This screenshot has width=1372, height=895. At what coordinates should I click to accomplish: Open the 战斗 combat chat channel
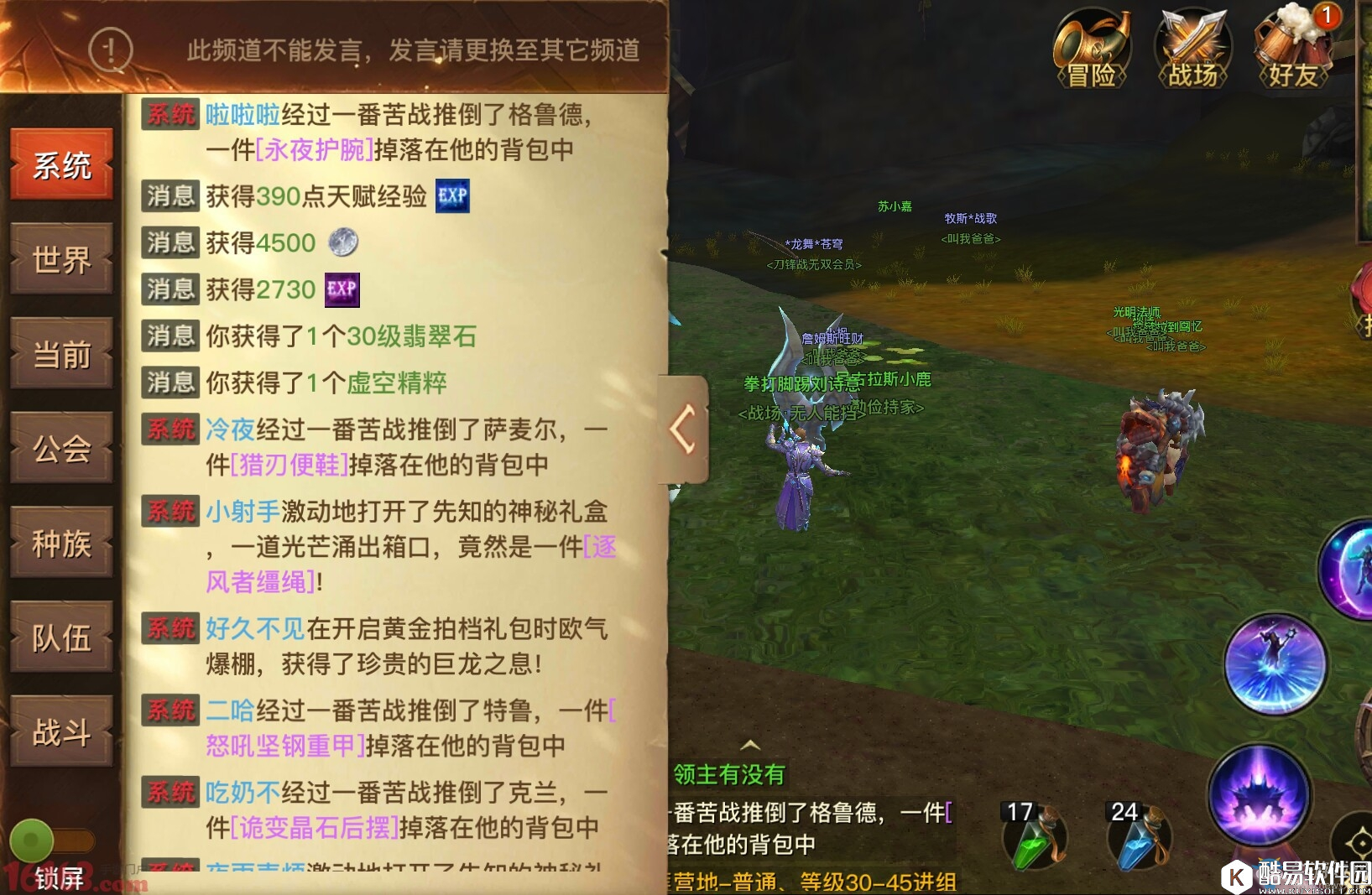pyautogui.click(x=61, y=730)
